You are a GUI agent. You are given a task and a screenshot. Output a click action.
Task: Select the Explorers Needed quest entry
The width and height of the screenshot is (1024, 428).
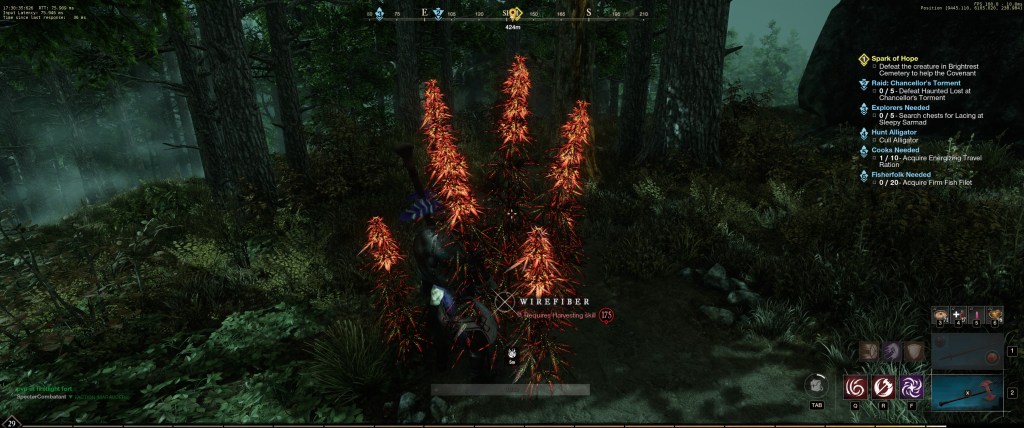tap(901, 107)
